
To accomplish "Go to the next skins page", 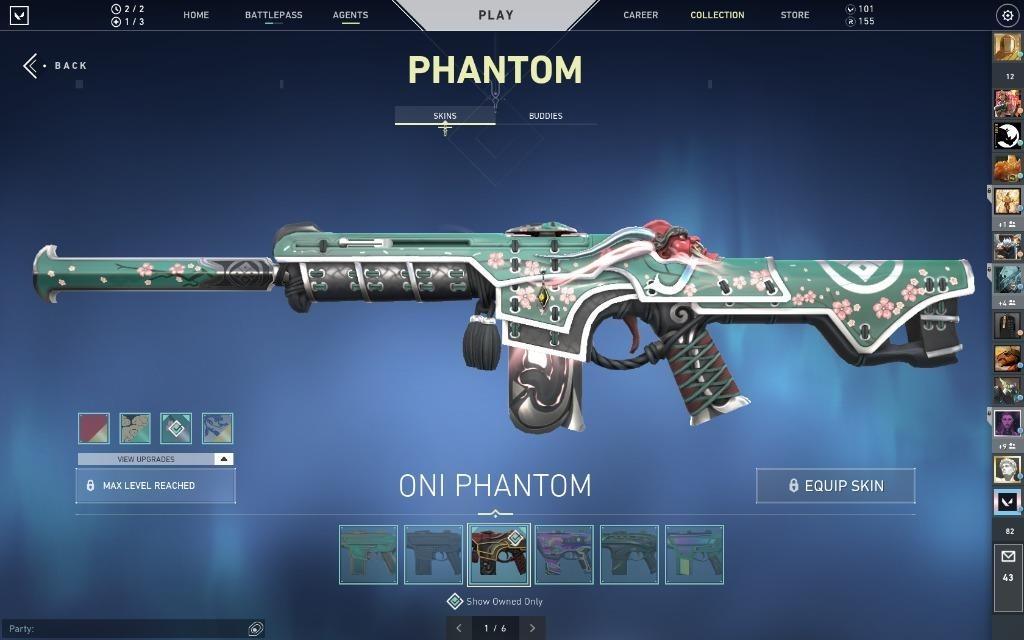I will click(532, 628).
